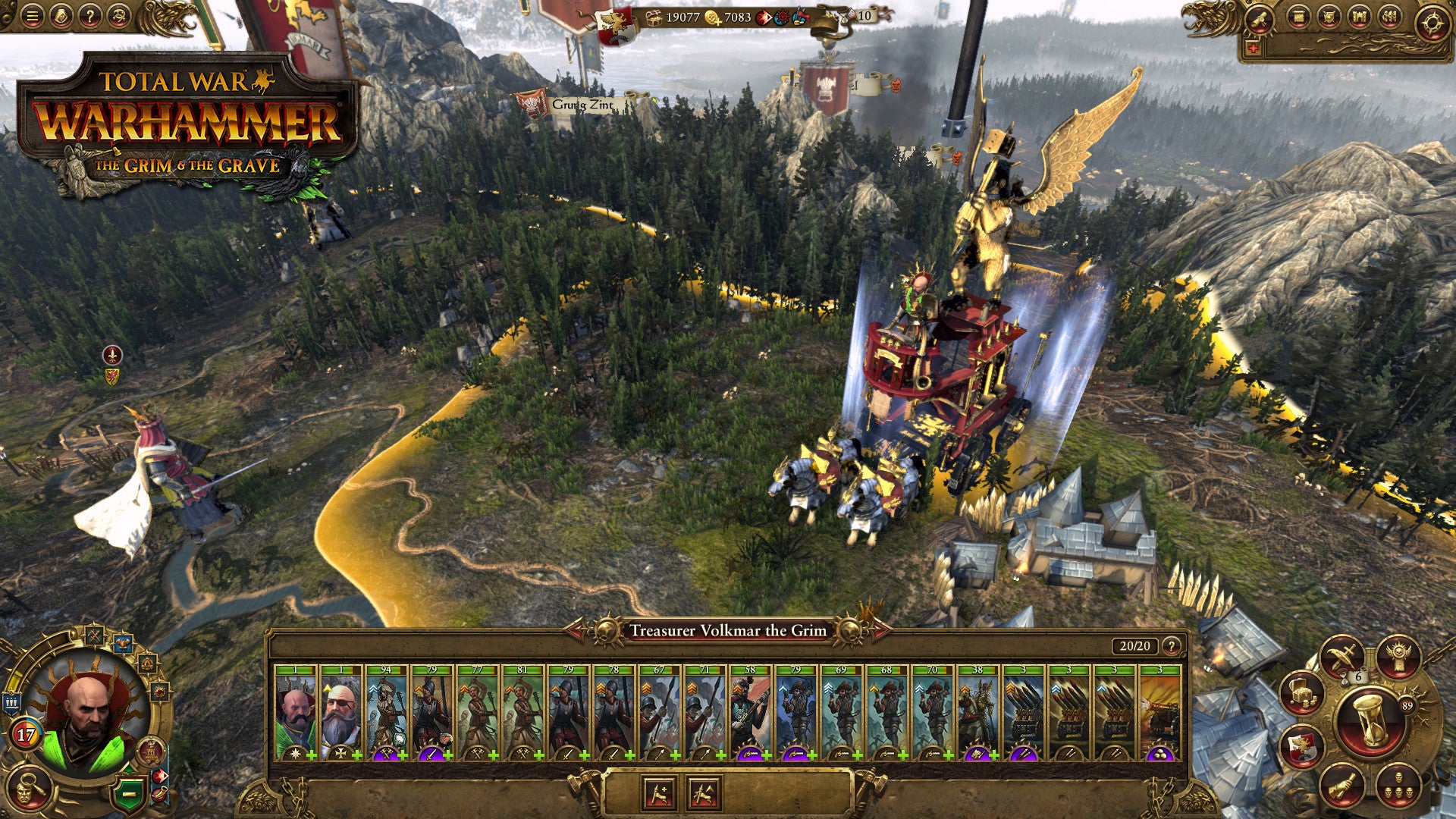The height and width of the screenshot is (819, 1456).
Task: Open the casualty skulls replenishment icon
Action: (x=1399, y=786)
